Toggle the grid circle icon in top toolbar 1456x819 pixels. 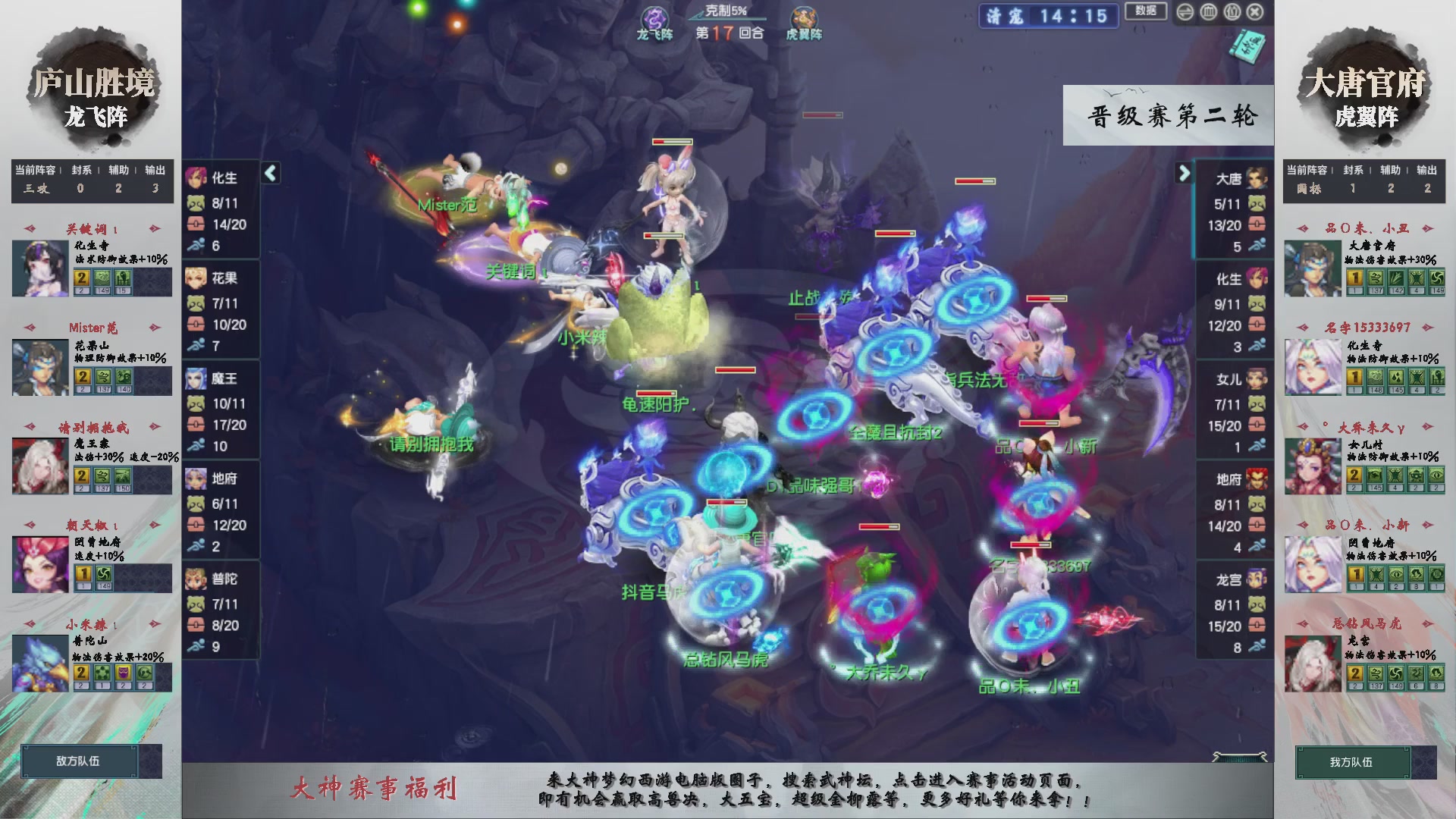click(1207, 11)
